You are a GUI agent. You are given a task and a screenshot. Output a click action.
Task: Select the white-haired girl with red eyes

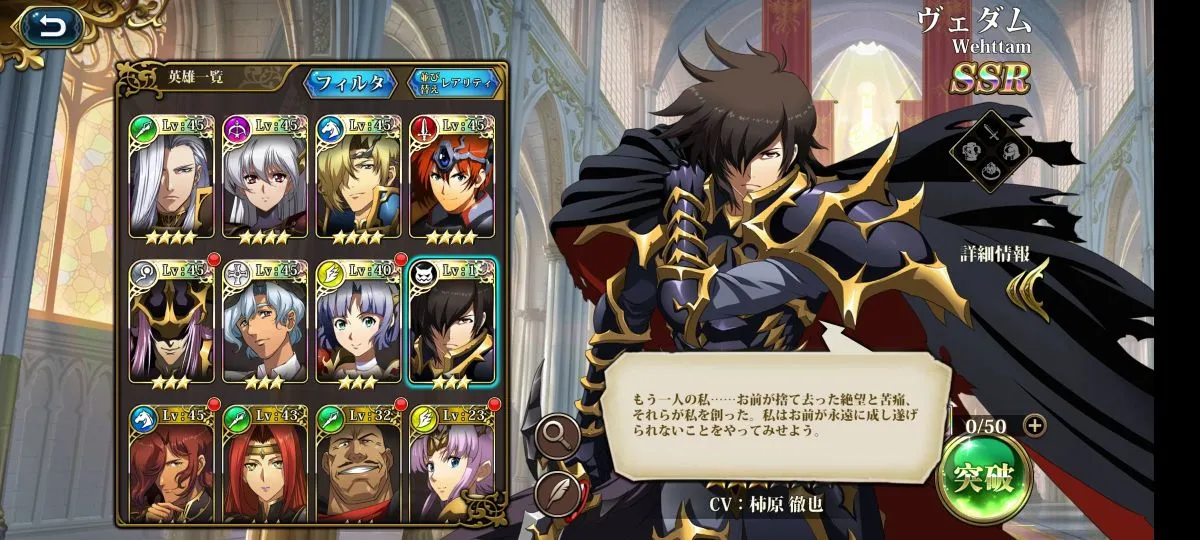click(264, 177)
